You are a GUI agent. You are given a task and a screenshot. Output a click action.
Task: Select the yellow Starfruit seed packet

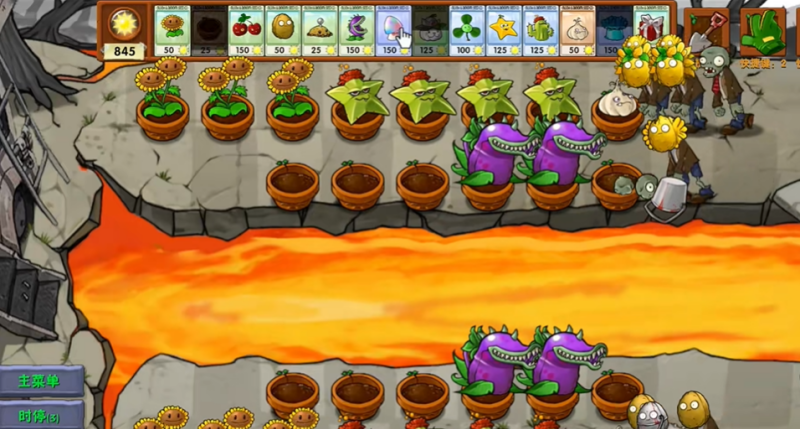point(503,30)
